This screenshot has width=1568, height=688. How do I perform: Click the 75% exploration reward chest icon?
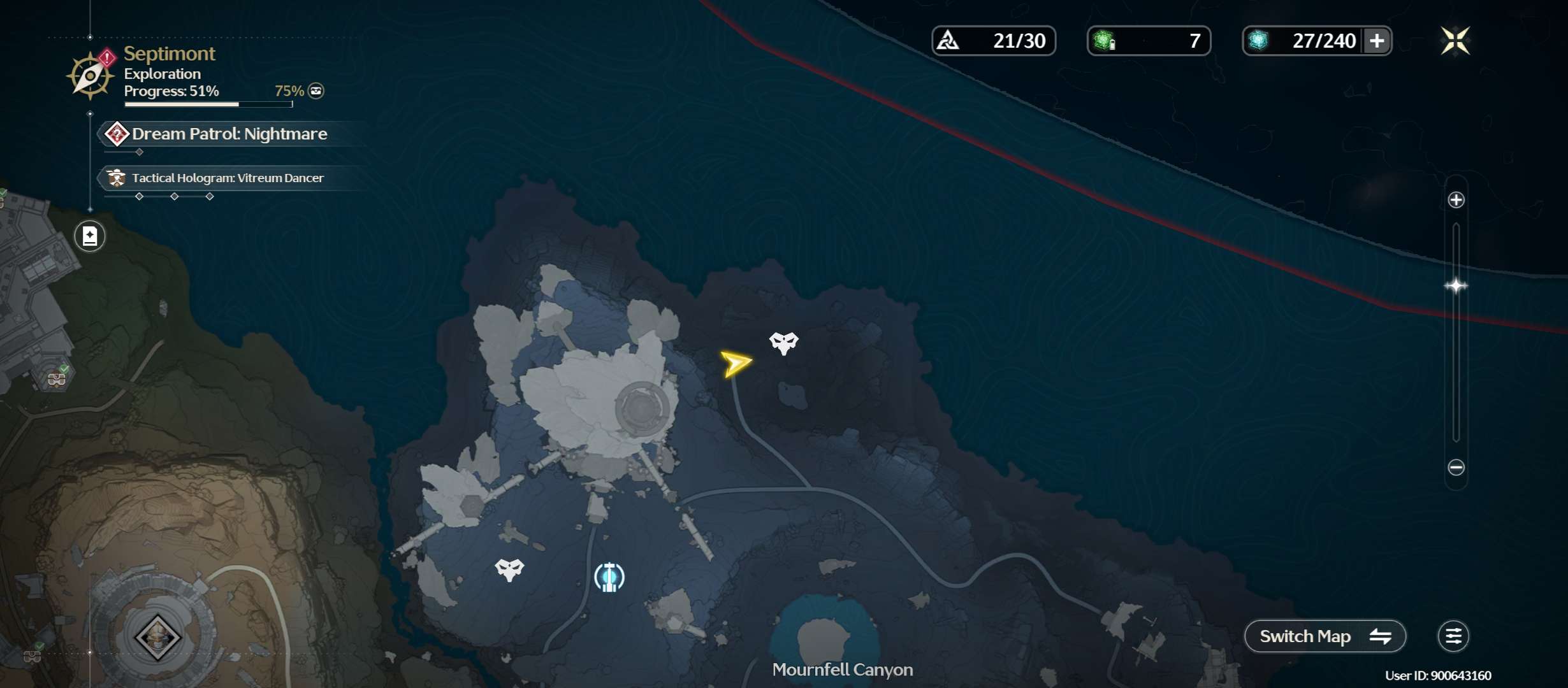pyautogui.click(x=316, y=91)
